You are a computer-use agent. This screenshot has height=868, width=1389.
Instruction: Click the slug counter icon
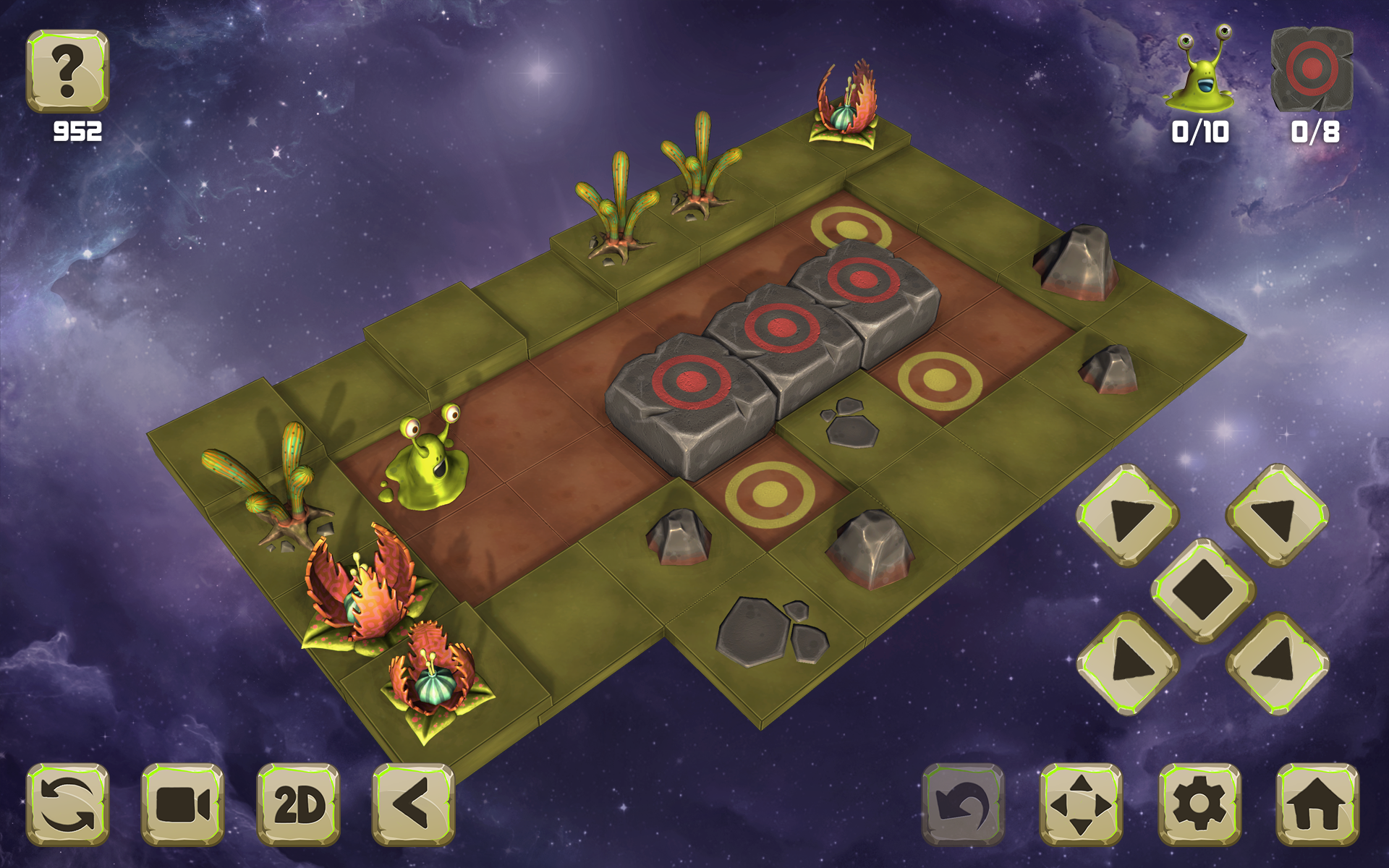1202,76
